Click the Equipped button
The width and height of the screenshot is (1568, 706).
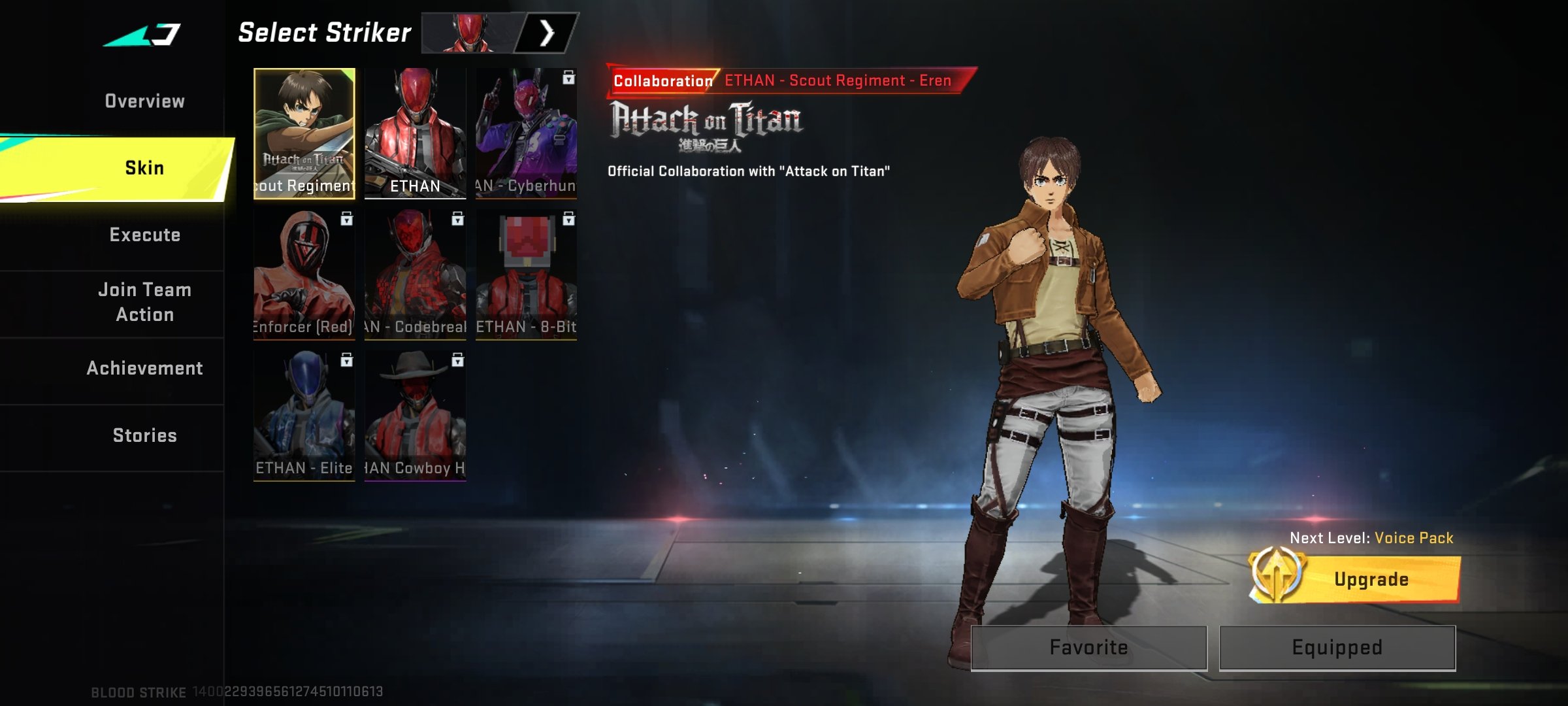pos(1337,647)
